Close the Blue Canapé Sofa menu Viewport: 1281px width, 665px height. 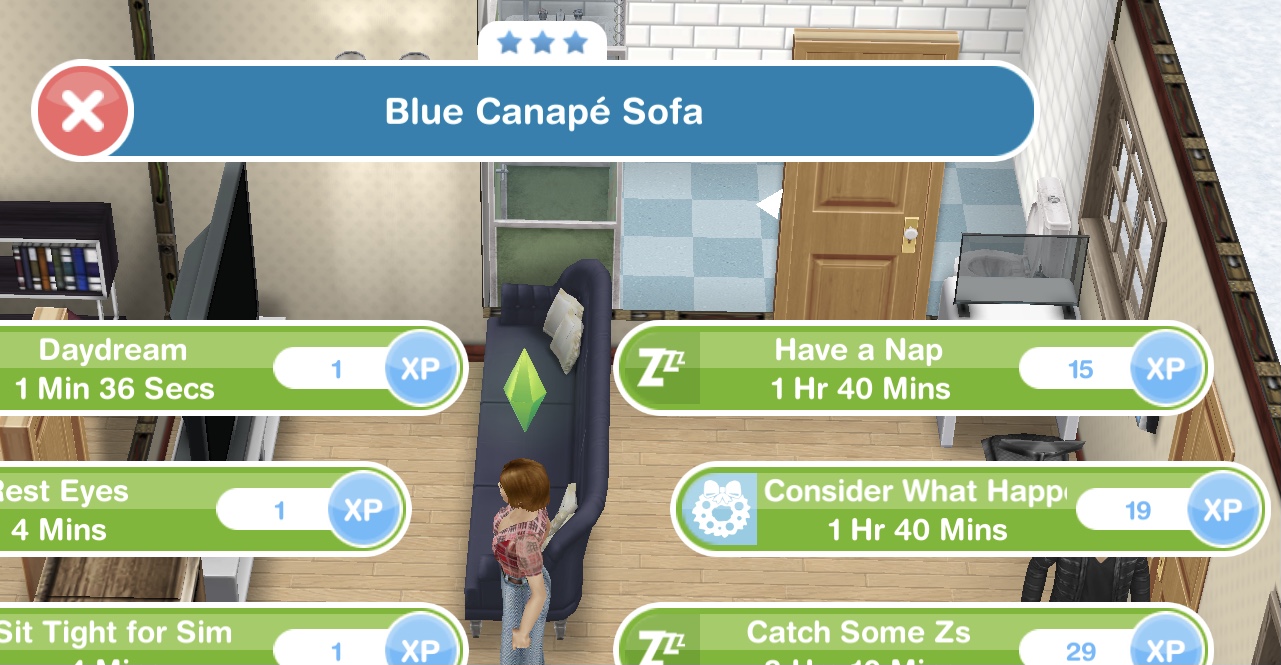tap(82, 111)
